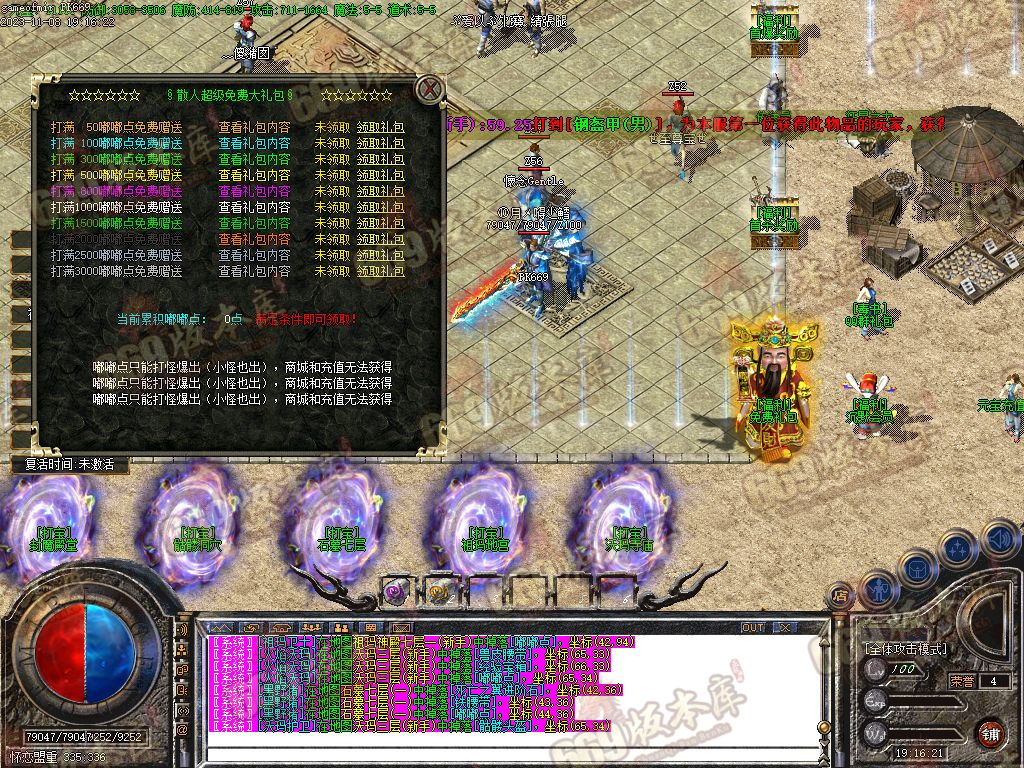Open the skills sparkle round button
This screenshot has height=768, width=1024.
pos(957,548)
